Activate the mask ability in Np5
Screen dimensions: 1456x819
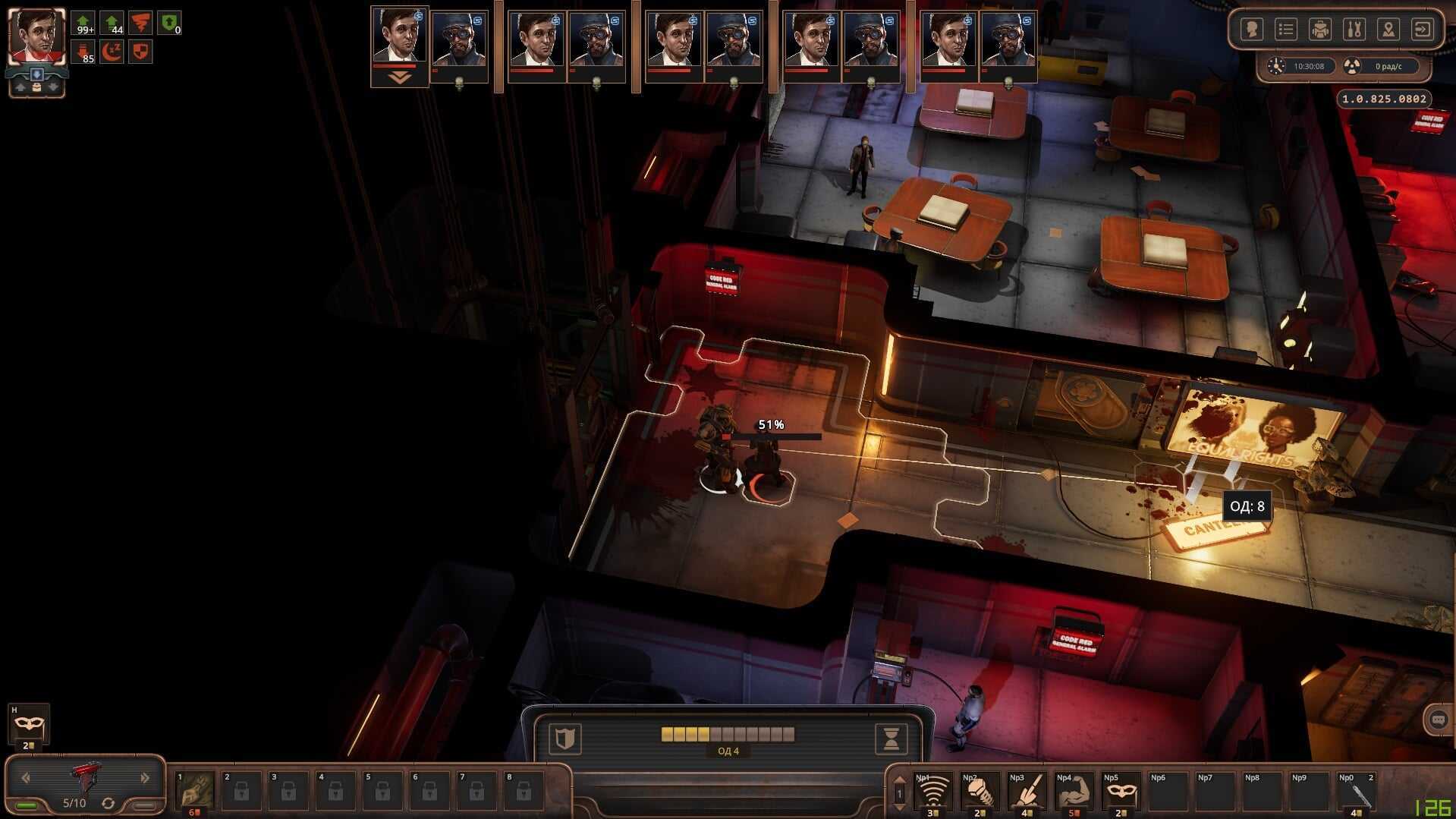pyautogui.click(x=1121, y=793)
